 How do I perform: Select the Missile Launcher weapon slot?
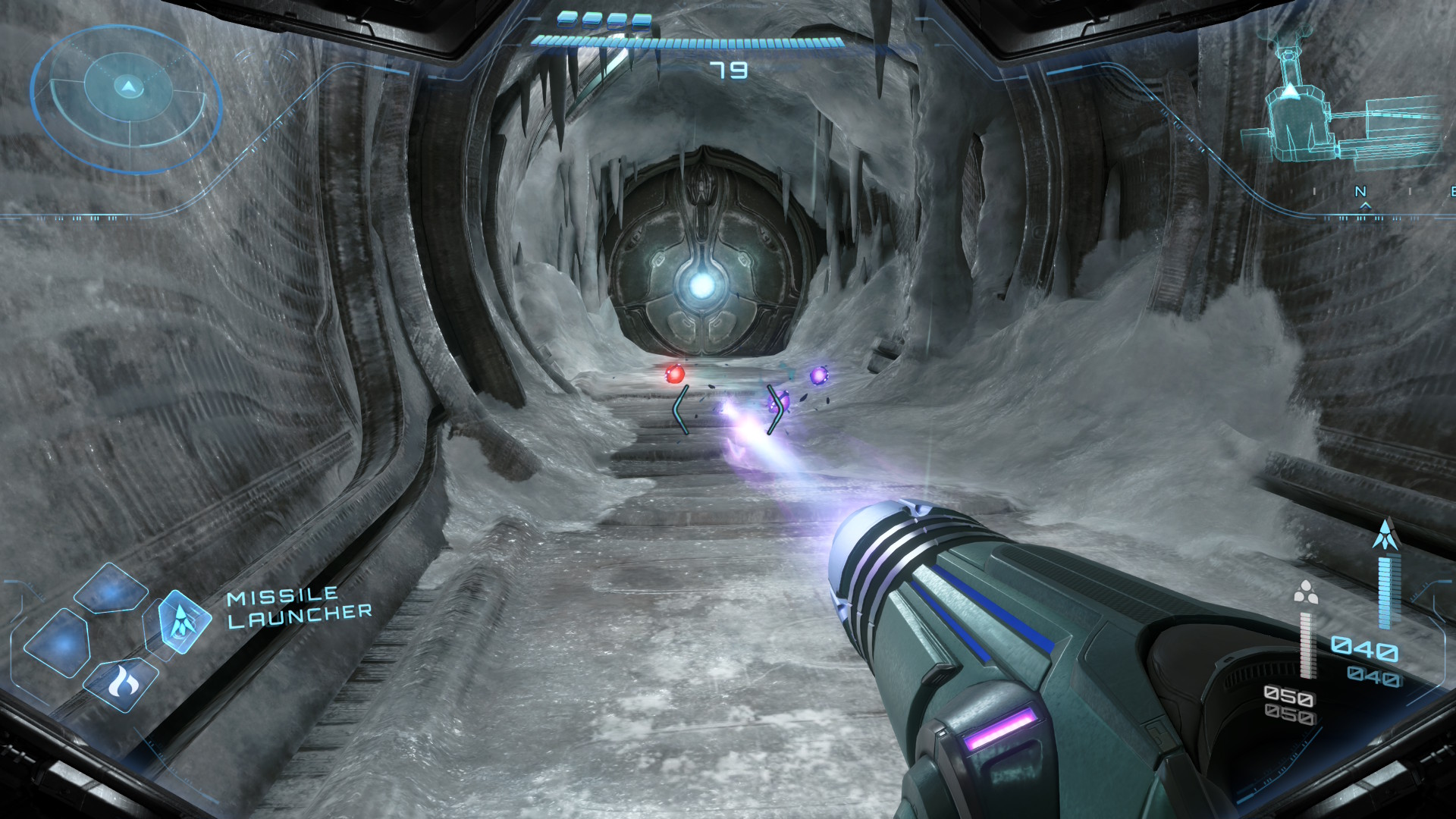click(x=181, y=622)
